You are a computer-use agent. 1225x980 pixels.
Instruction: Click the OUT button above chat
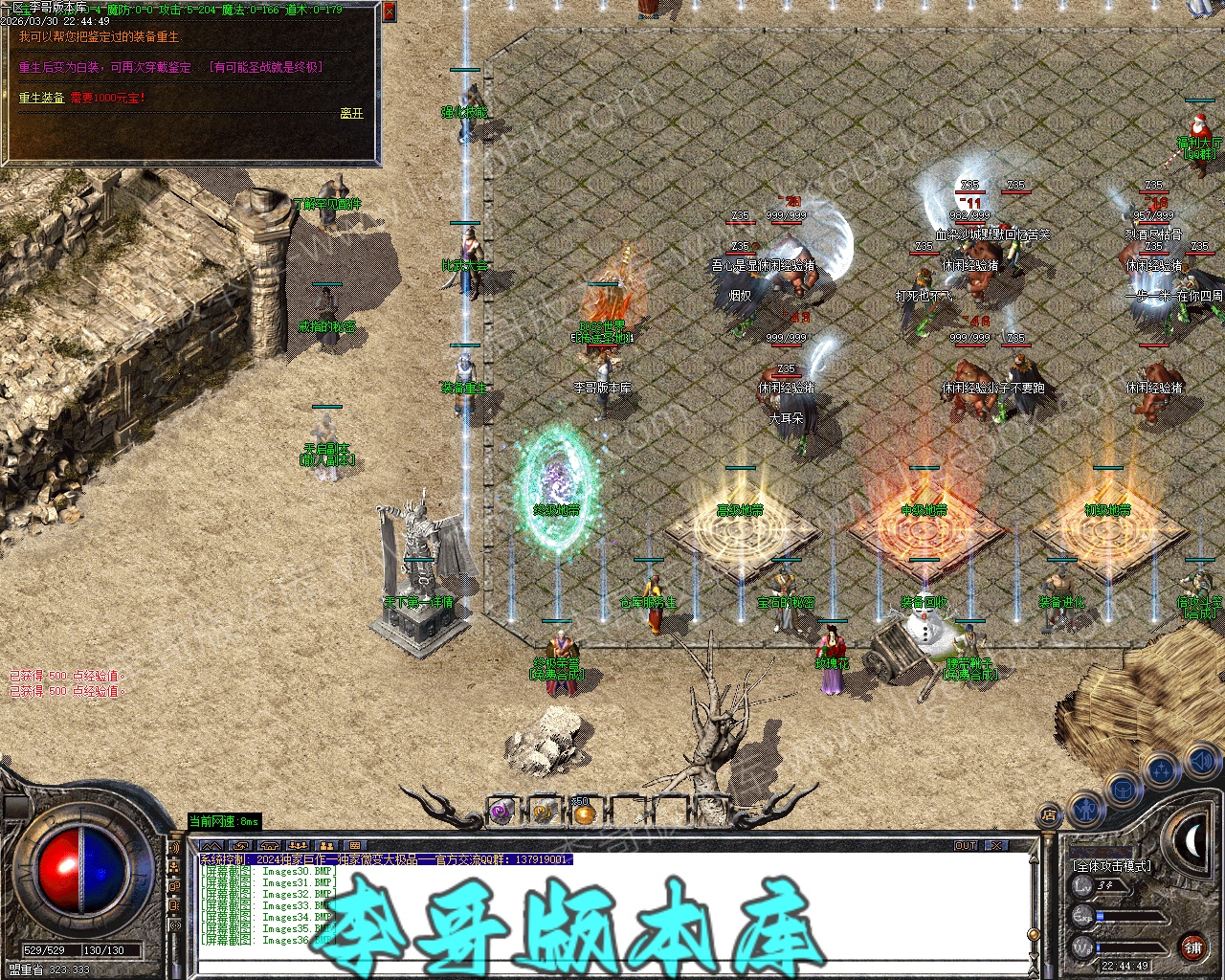point(966,846)
